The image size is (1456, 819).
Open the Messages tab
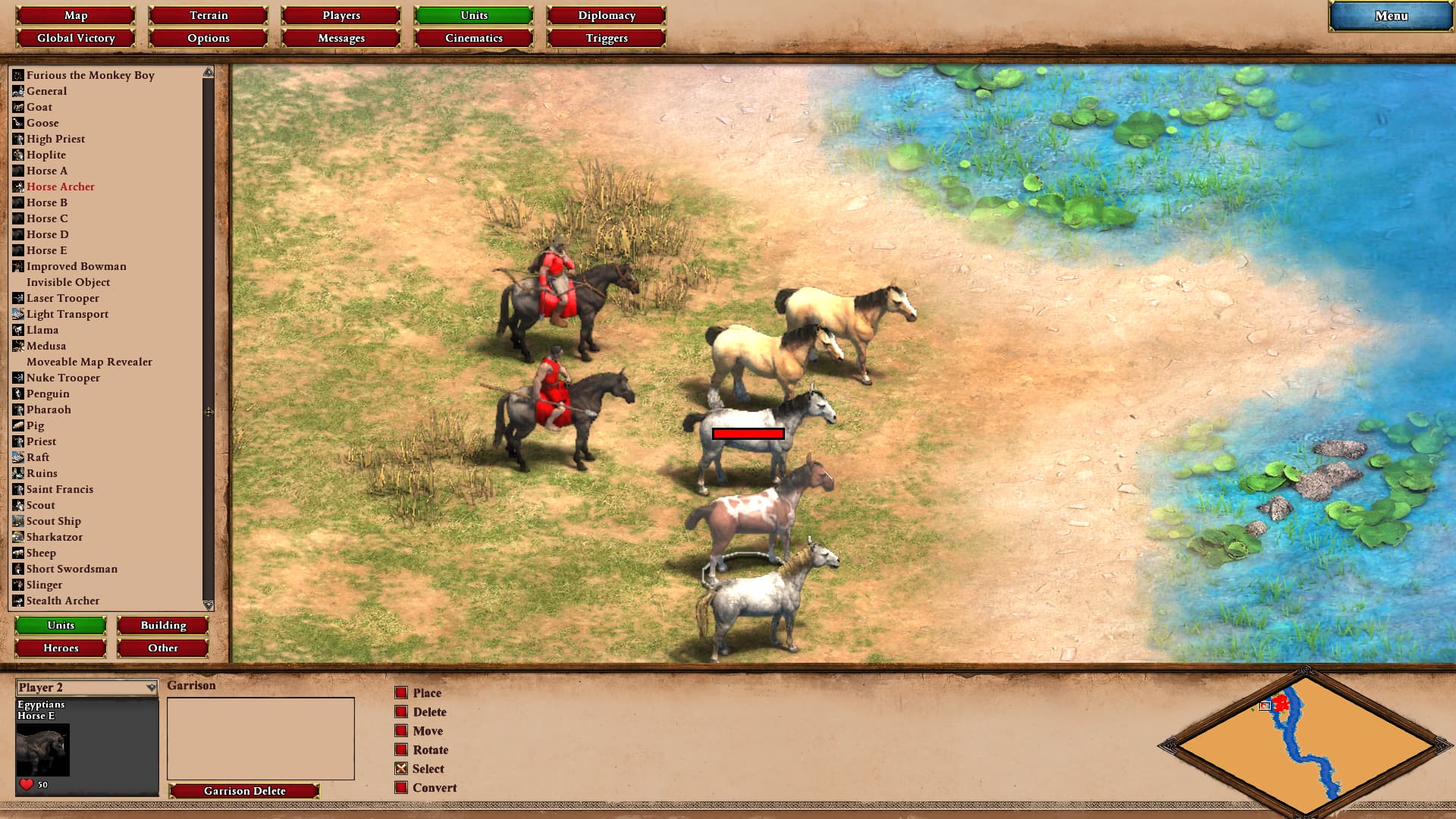tap(341, 38)
